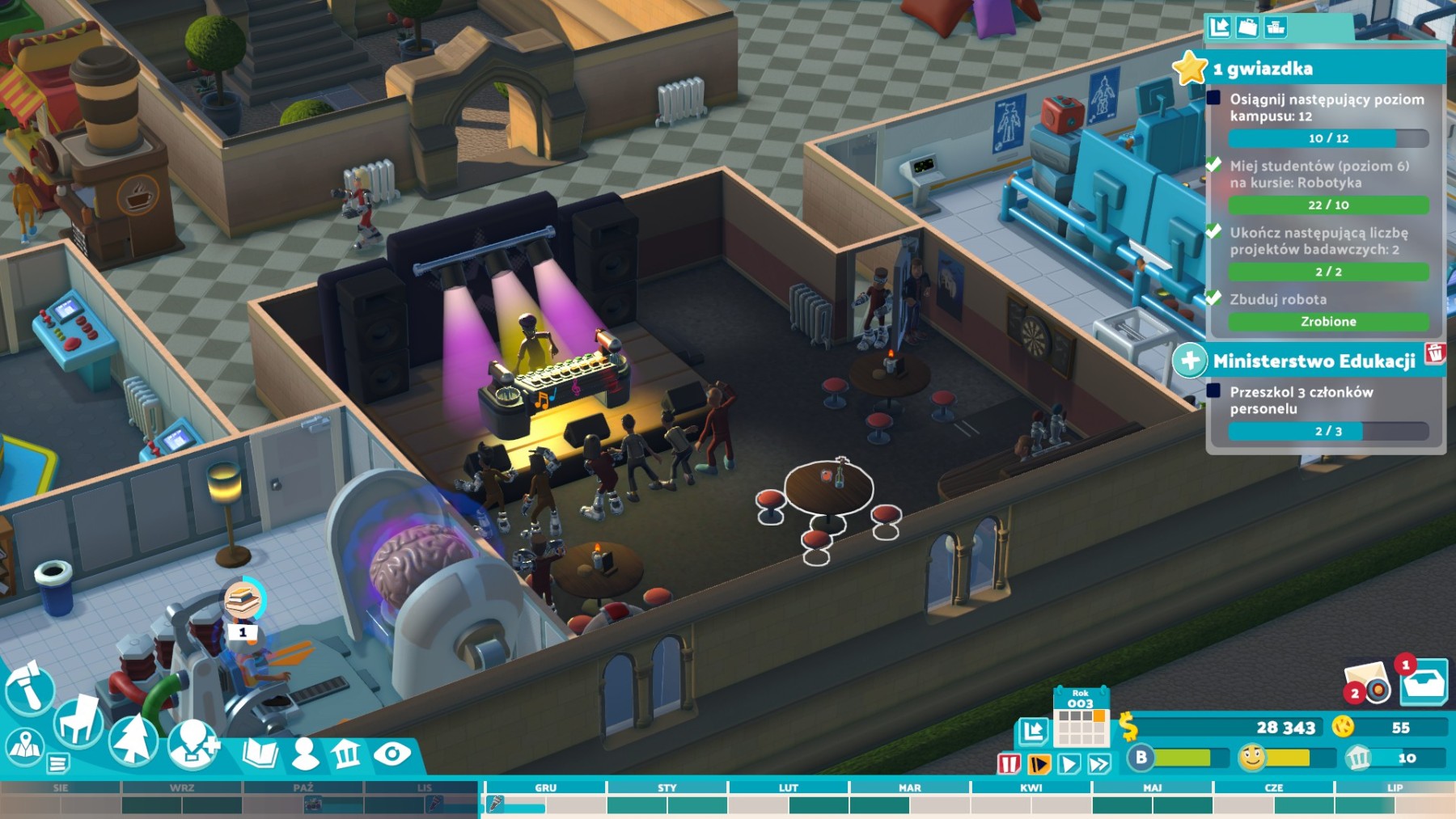Open the eye visualisation modes tab

coord(392,754)
